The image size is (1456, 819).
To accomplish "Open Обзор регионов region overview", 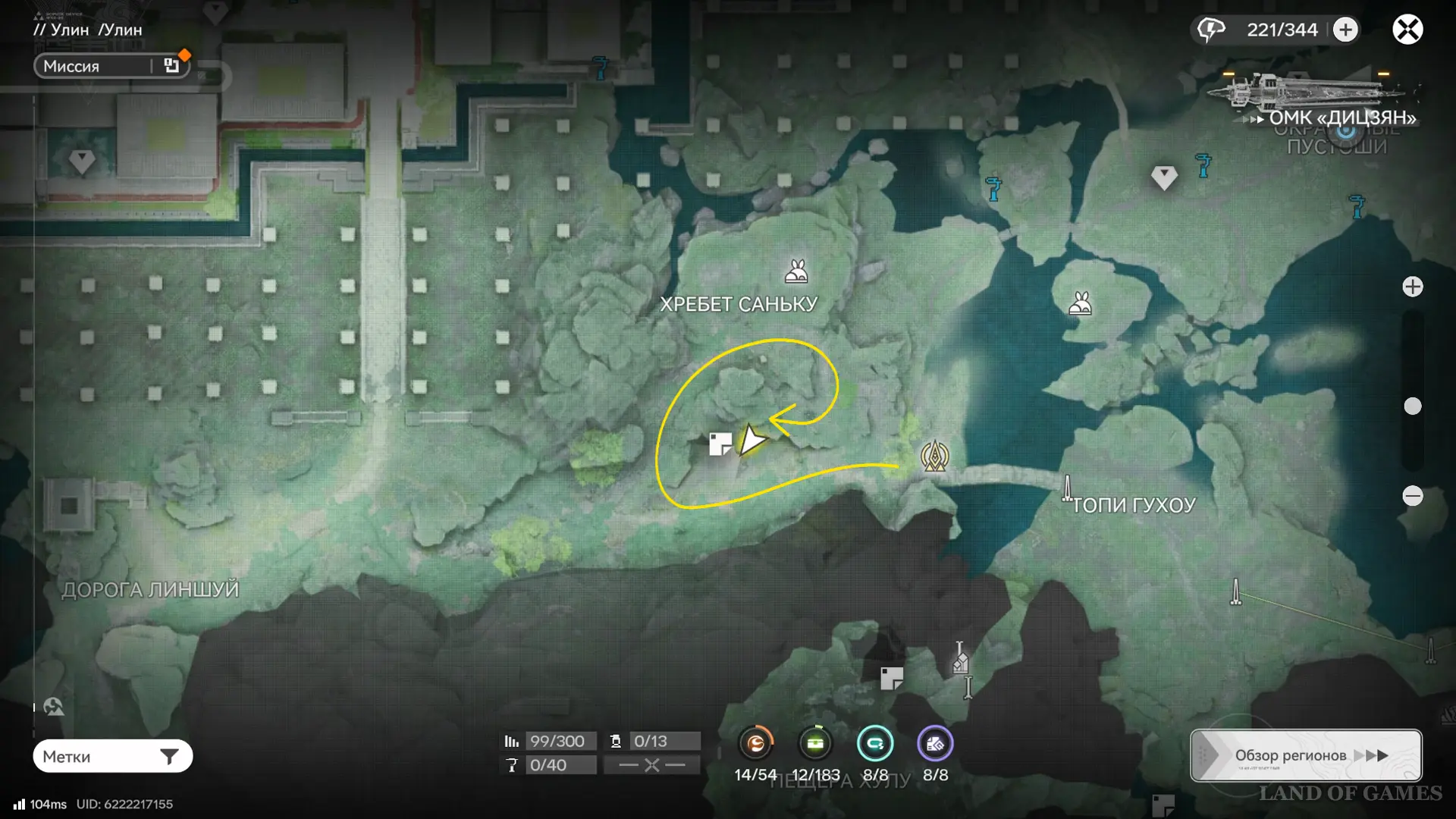I will (x=1305, y=755).
